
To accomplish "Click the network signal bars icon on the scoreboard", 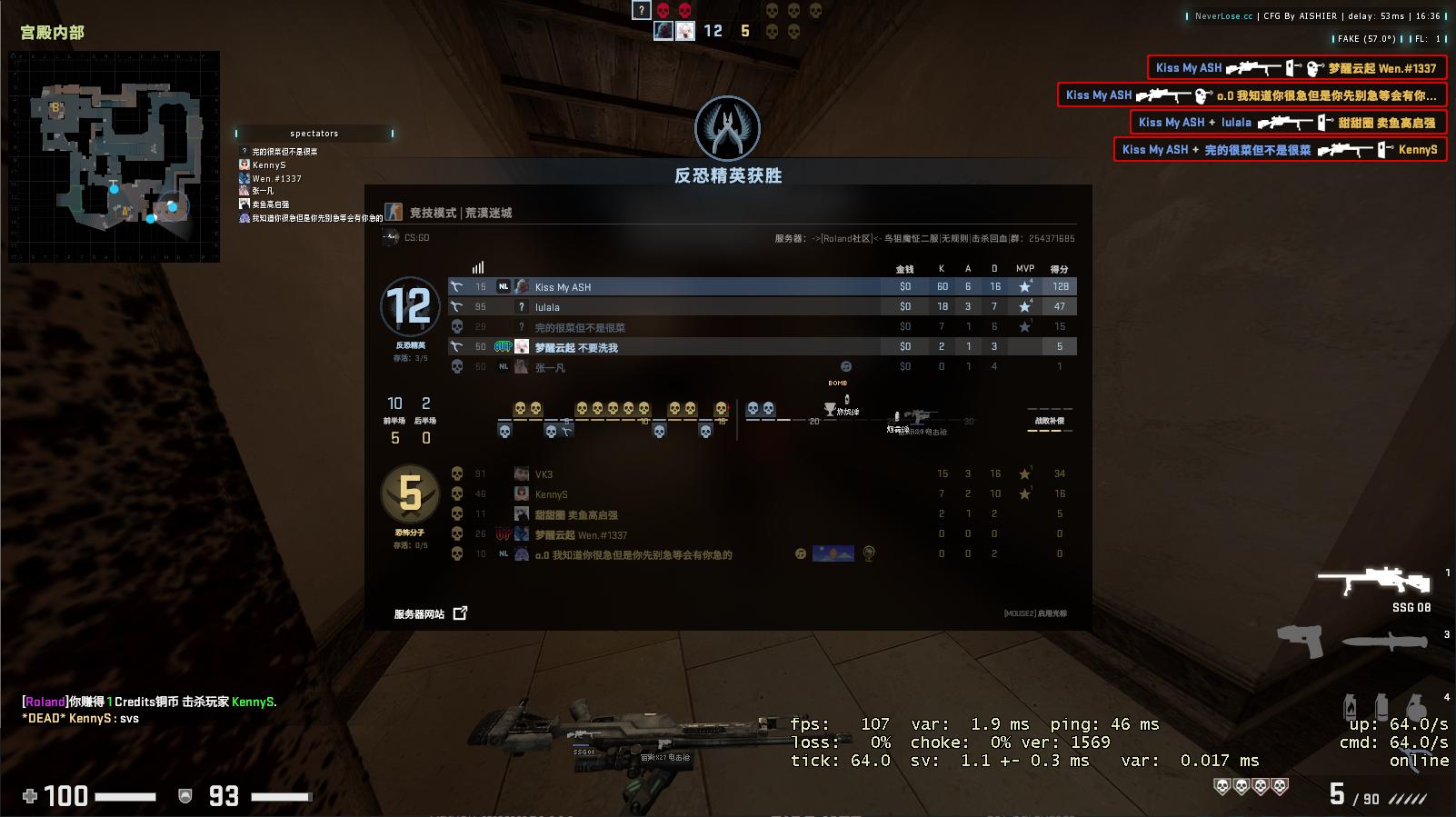I will tap(477, 267).
